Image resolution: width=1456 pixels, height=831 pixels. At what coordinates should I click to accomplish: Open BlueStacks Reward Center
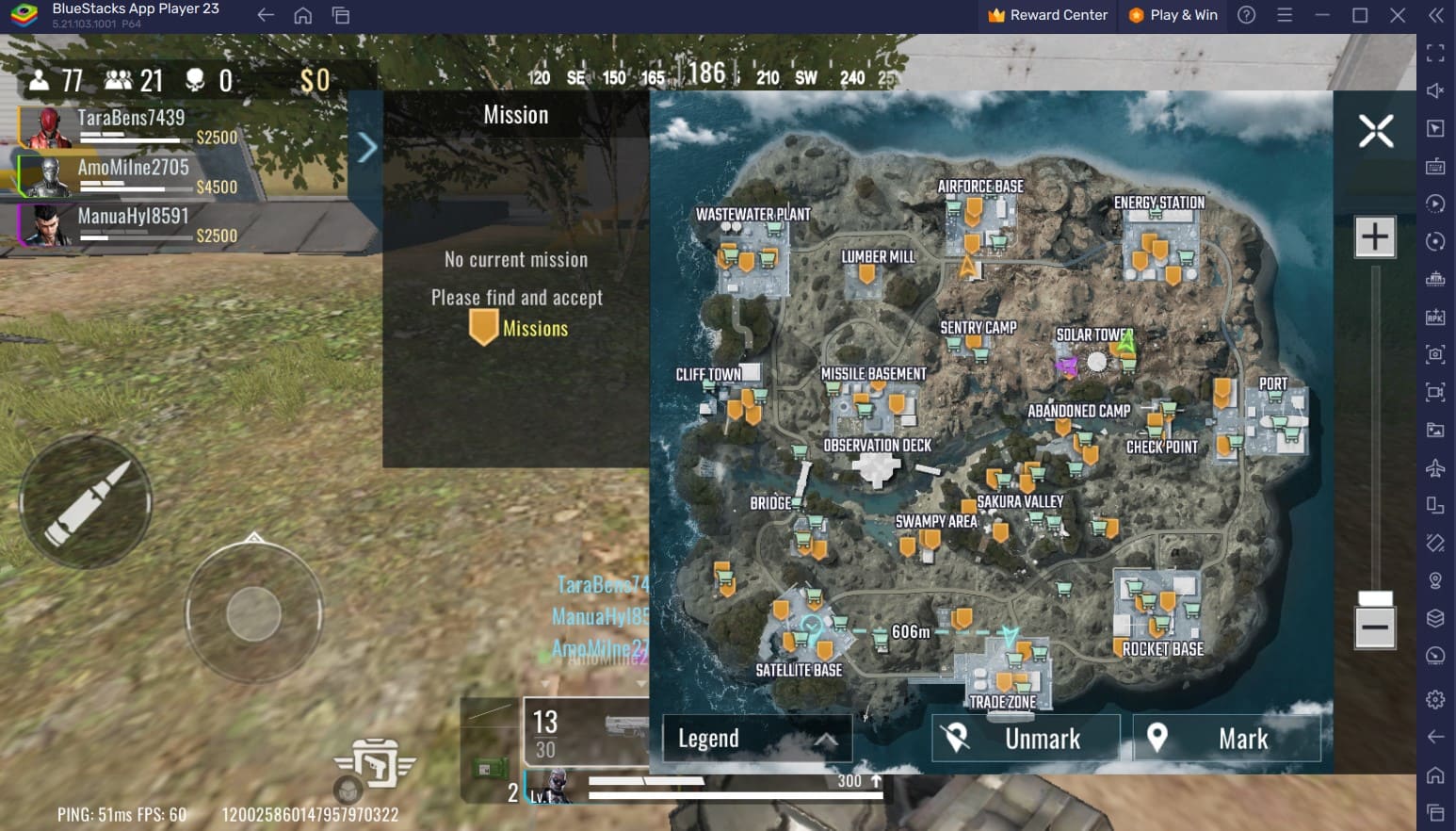coord(1047,15)
